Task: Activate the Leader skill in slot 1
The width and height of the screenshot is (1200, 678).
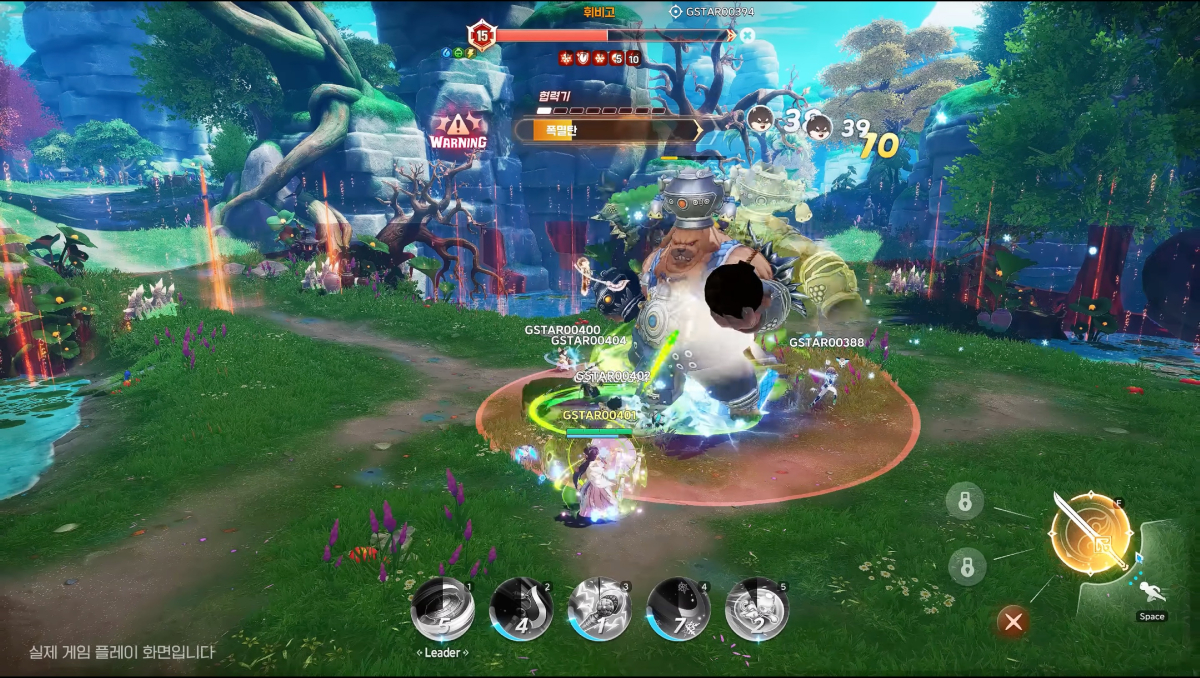Action: [x=442, y=609]
